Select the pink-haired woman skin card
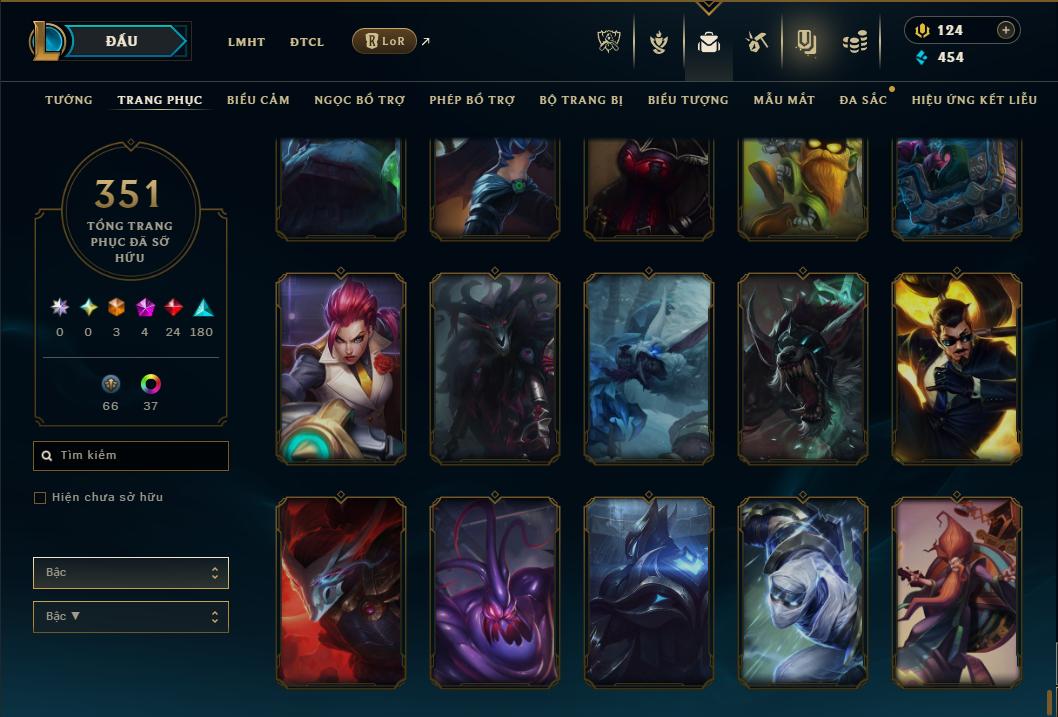1058x717 pixels. pyautogui.click(x=341, y=368)
